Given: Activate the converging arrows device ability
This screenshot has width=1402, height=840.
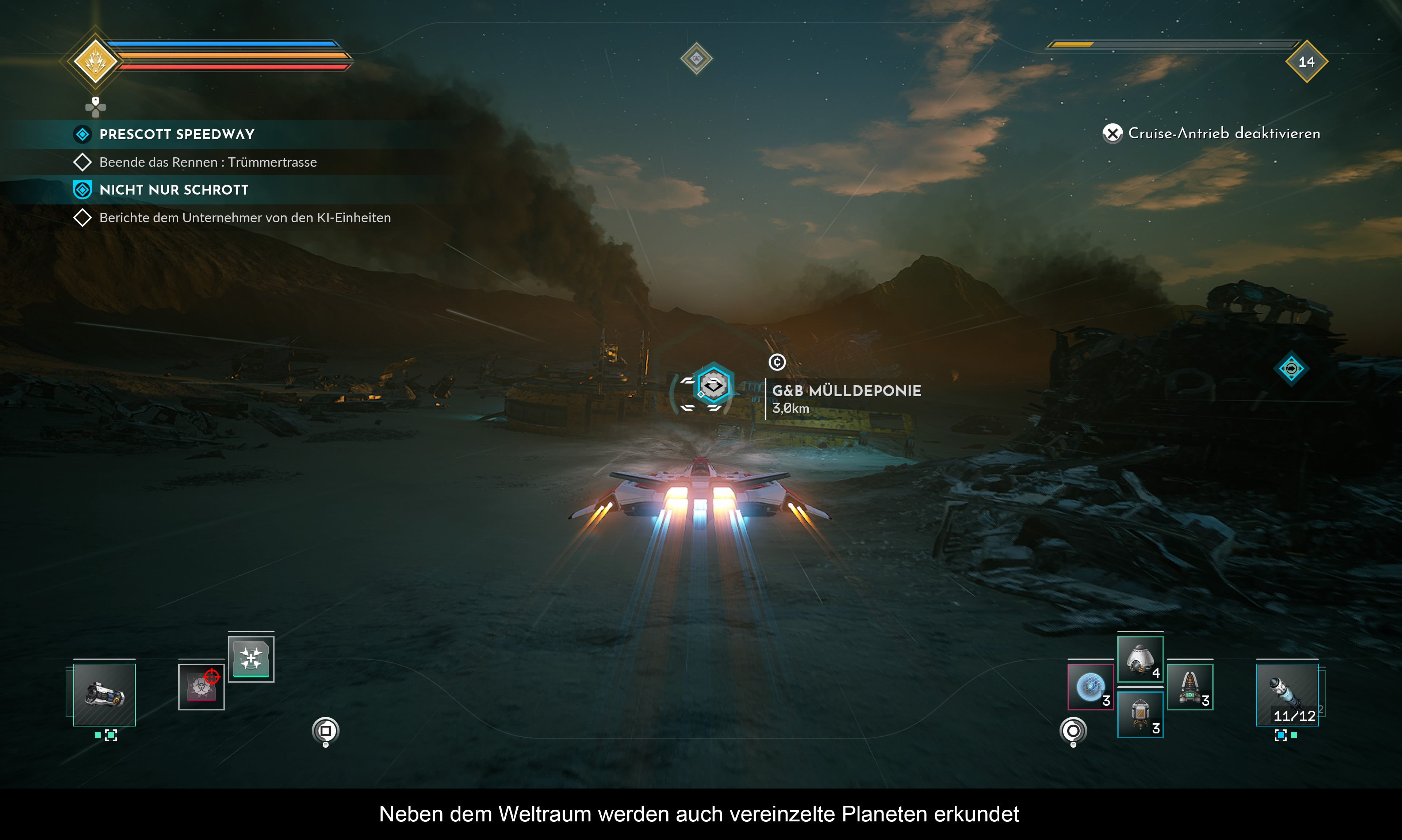Looking at the screenshot, I should pos(251,658).
